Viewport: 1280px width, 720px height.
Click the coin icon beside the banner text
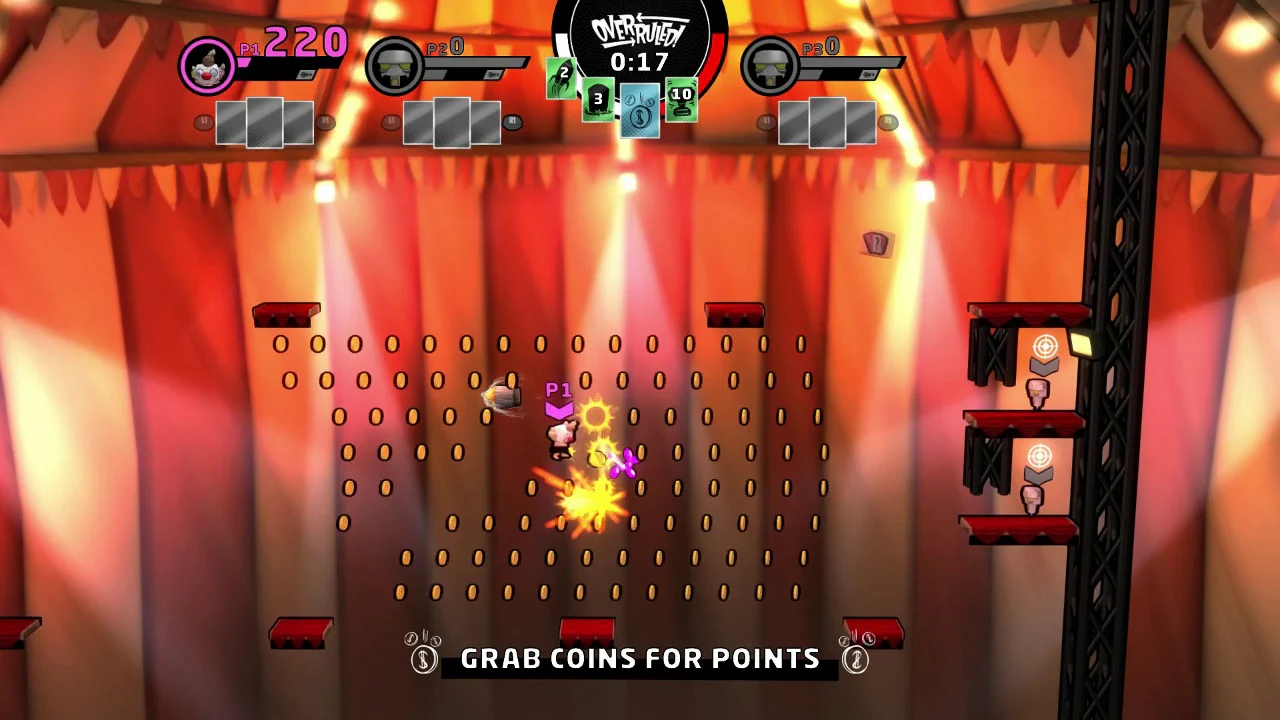[x=422, y=658]
